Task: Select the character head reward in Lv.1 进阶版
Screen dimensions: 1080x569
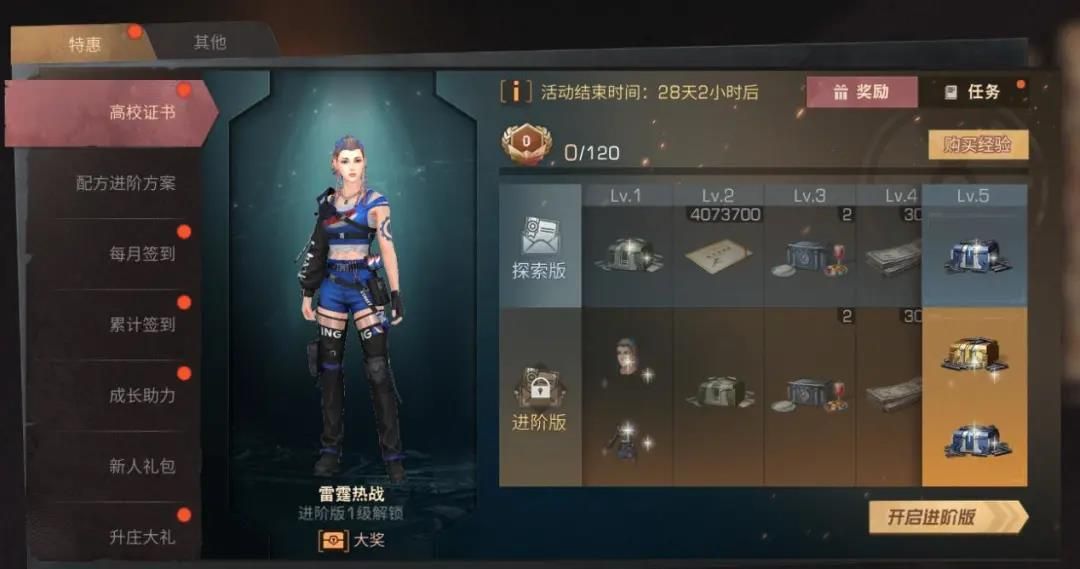Action: point(626,355)
